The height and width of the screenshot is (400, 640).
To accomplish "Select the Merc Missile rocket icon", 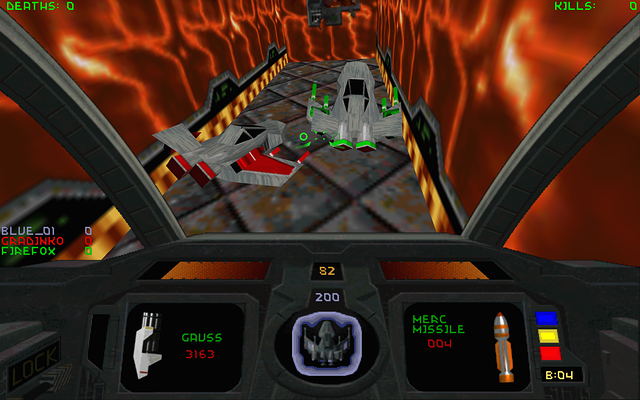I will point(504,347).
